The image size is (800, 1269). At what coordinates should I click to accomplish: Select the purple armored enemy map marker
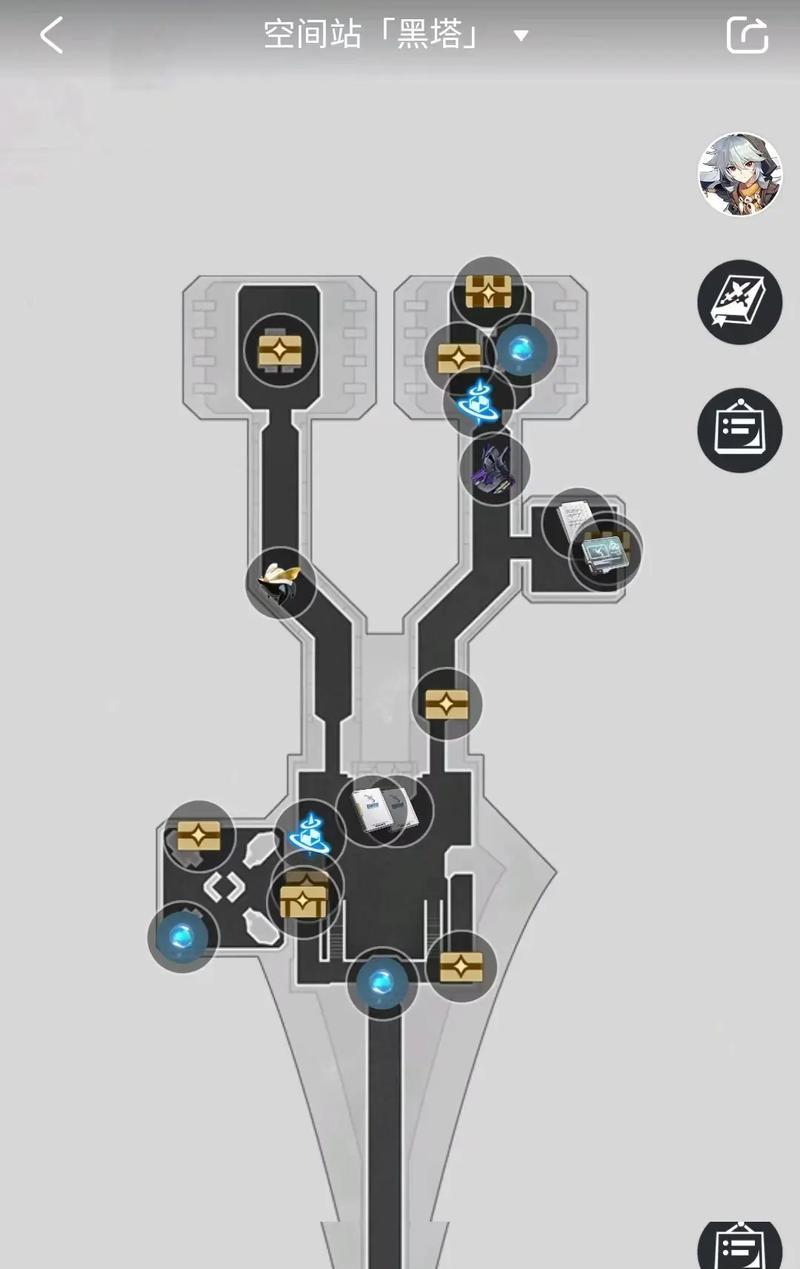(495, 467)
